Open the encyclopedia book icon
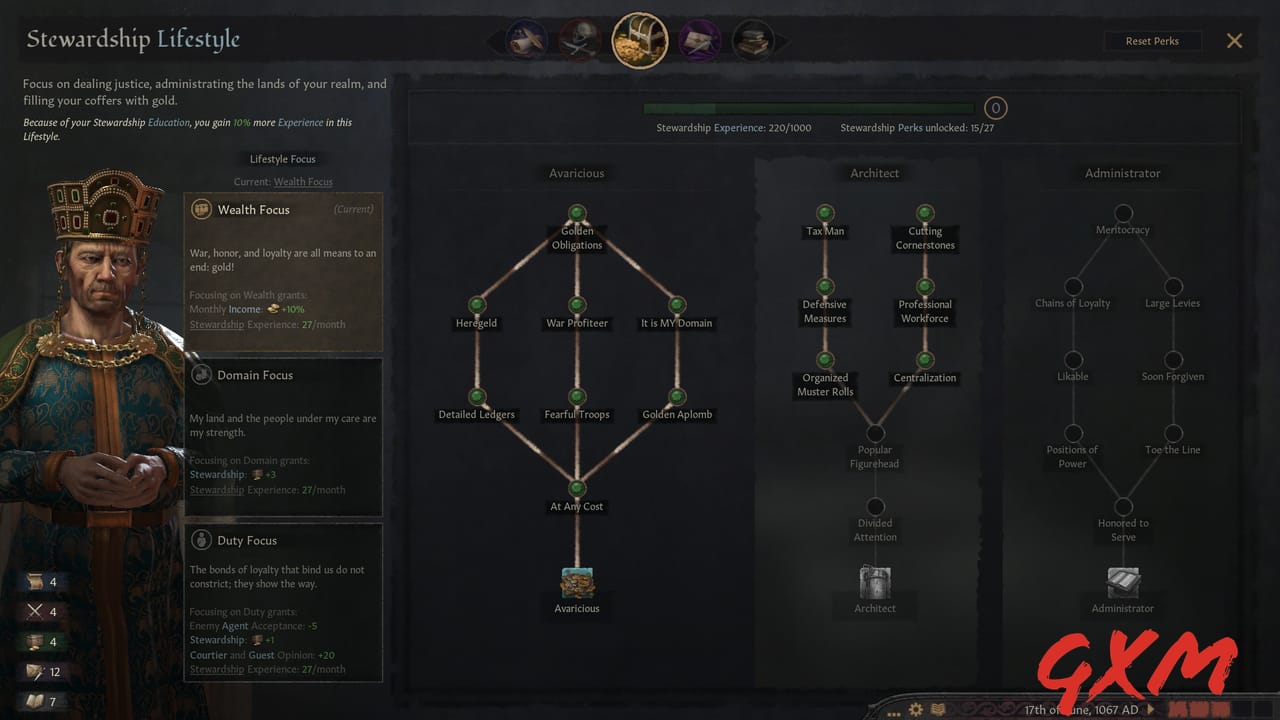This screenshot has width=1280, height=720. tap(938, 708)
